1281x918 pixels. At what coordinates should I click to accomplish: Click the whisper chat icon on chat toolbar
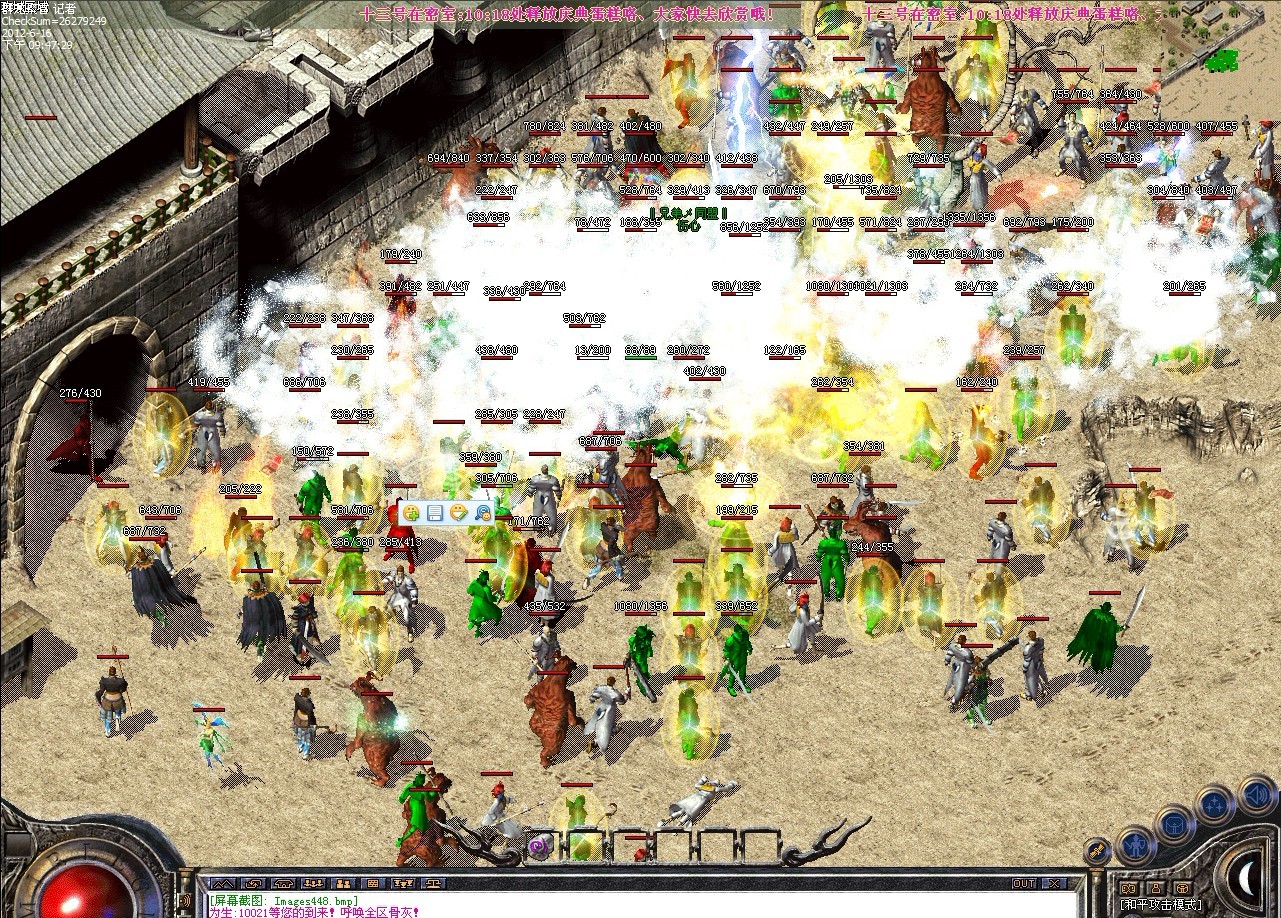(256, 884)
